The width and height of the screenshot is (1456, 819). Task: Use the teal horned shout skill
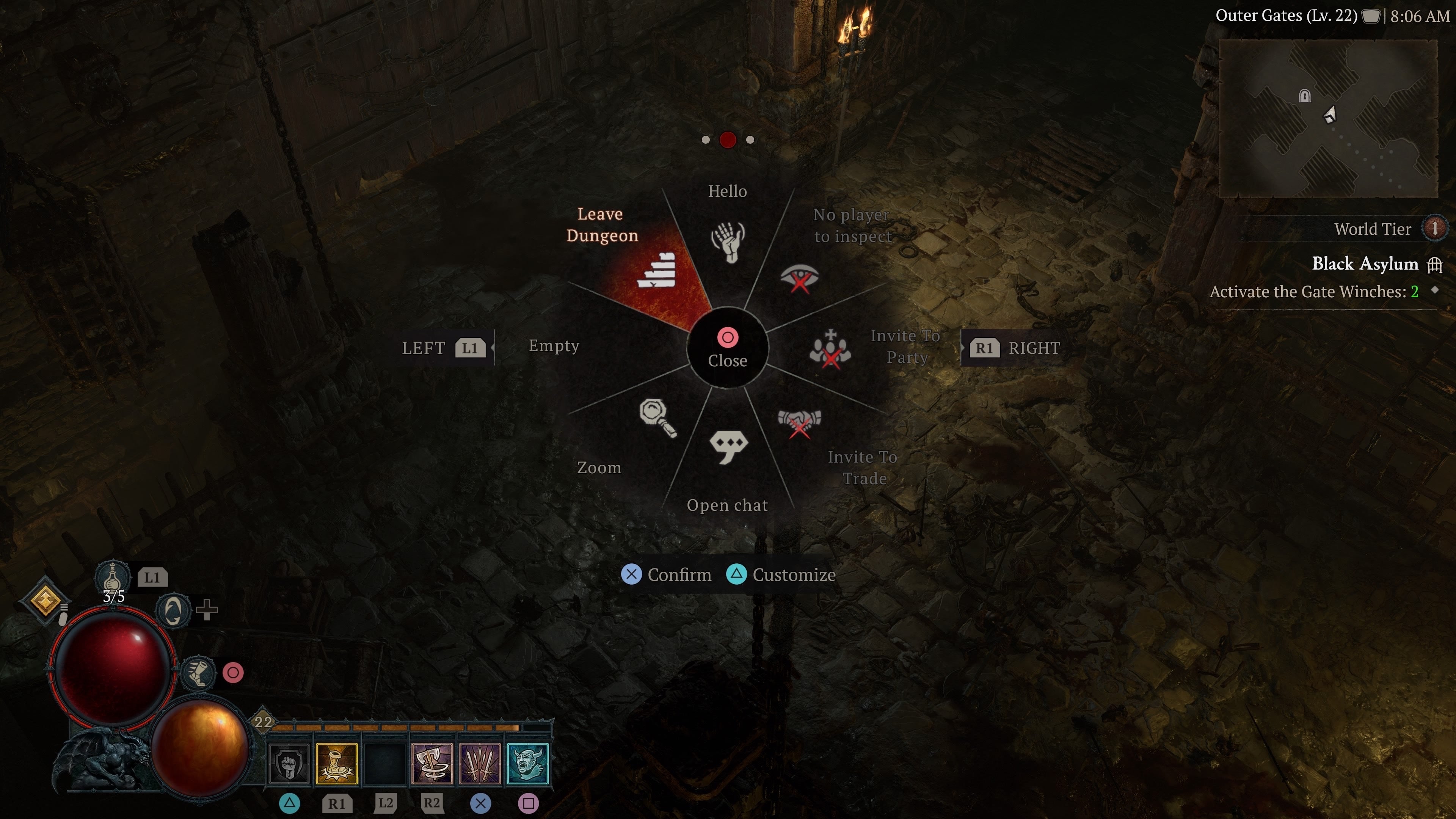point(527,764)
